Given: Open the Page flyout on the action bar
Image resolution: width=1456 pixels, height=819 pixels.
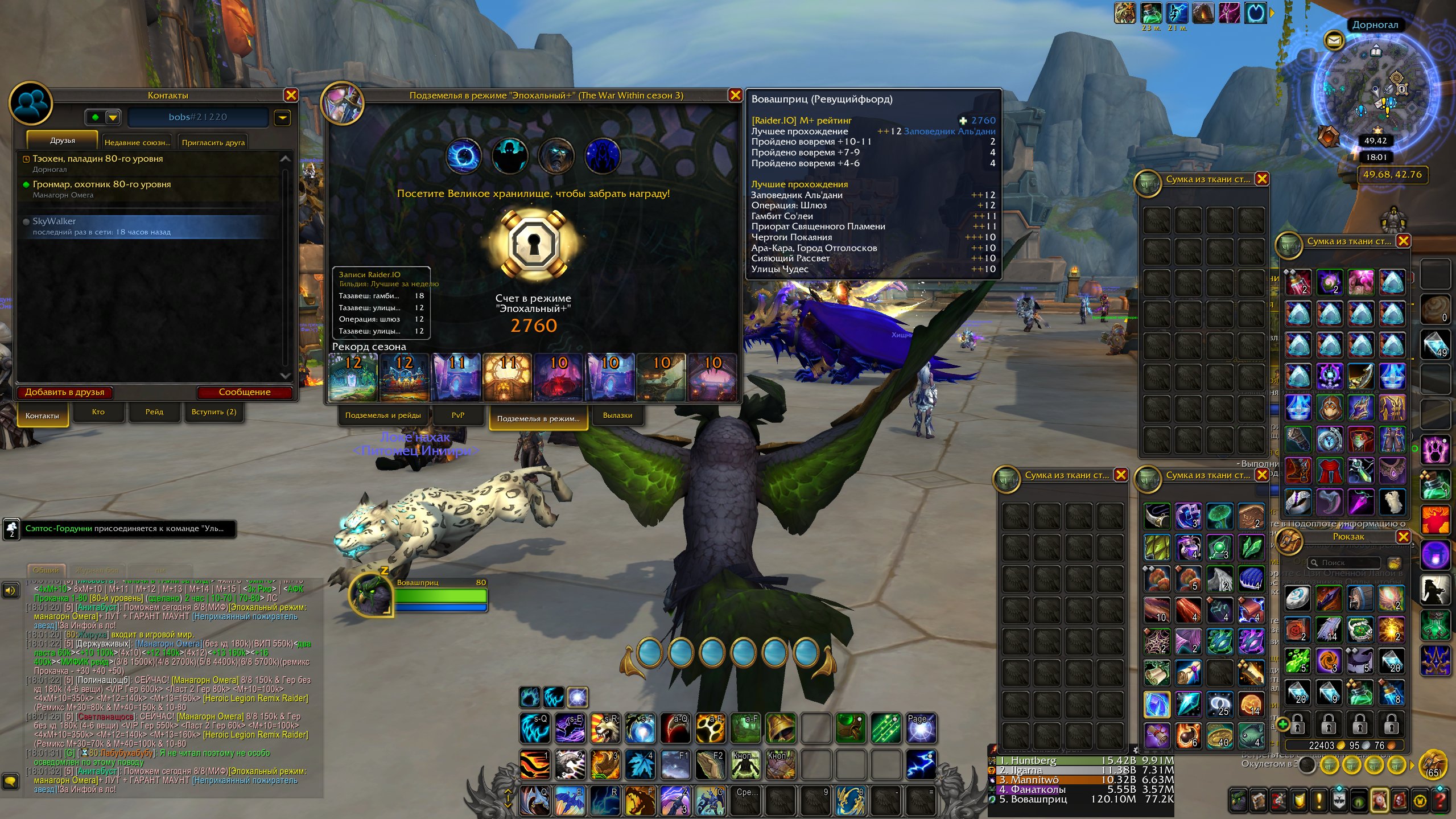Looking at the screenshot, I should click(x=921, y=729).
